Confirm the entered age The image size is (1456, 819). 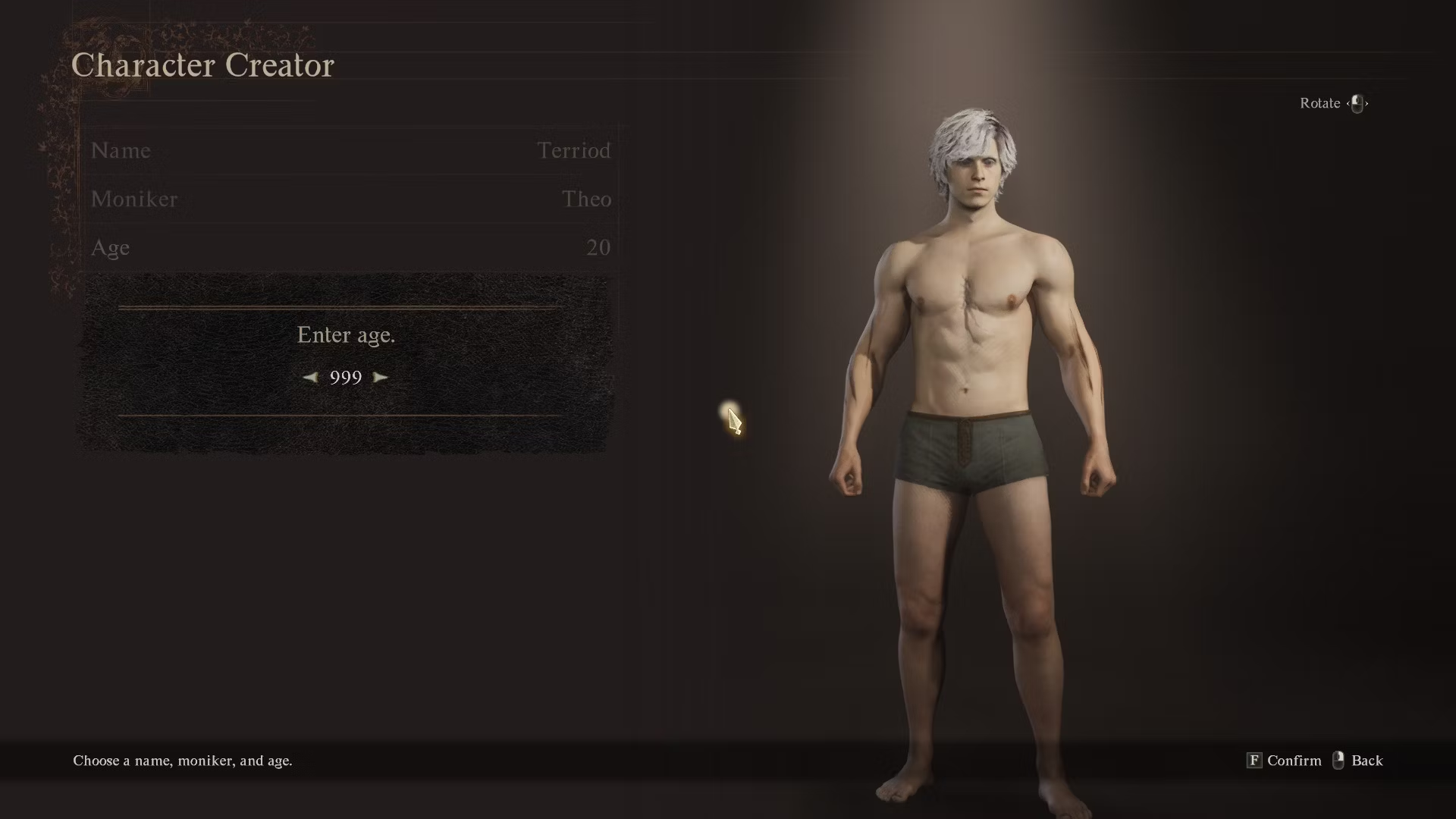coord(1284,761)
